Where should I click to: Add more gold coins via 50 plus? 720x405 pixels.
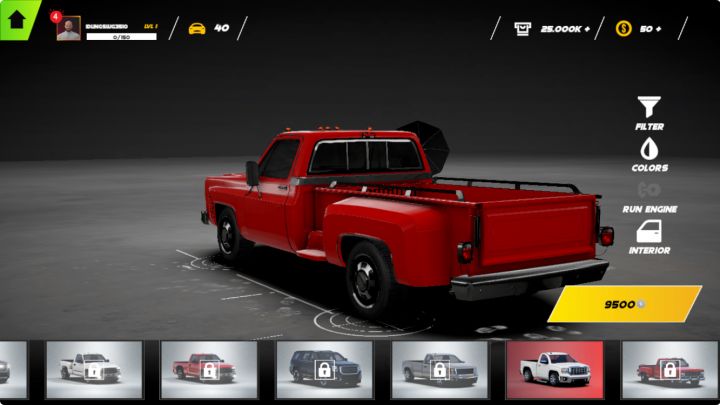tap(638, 29)
